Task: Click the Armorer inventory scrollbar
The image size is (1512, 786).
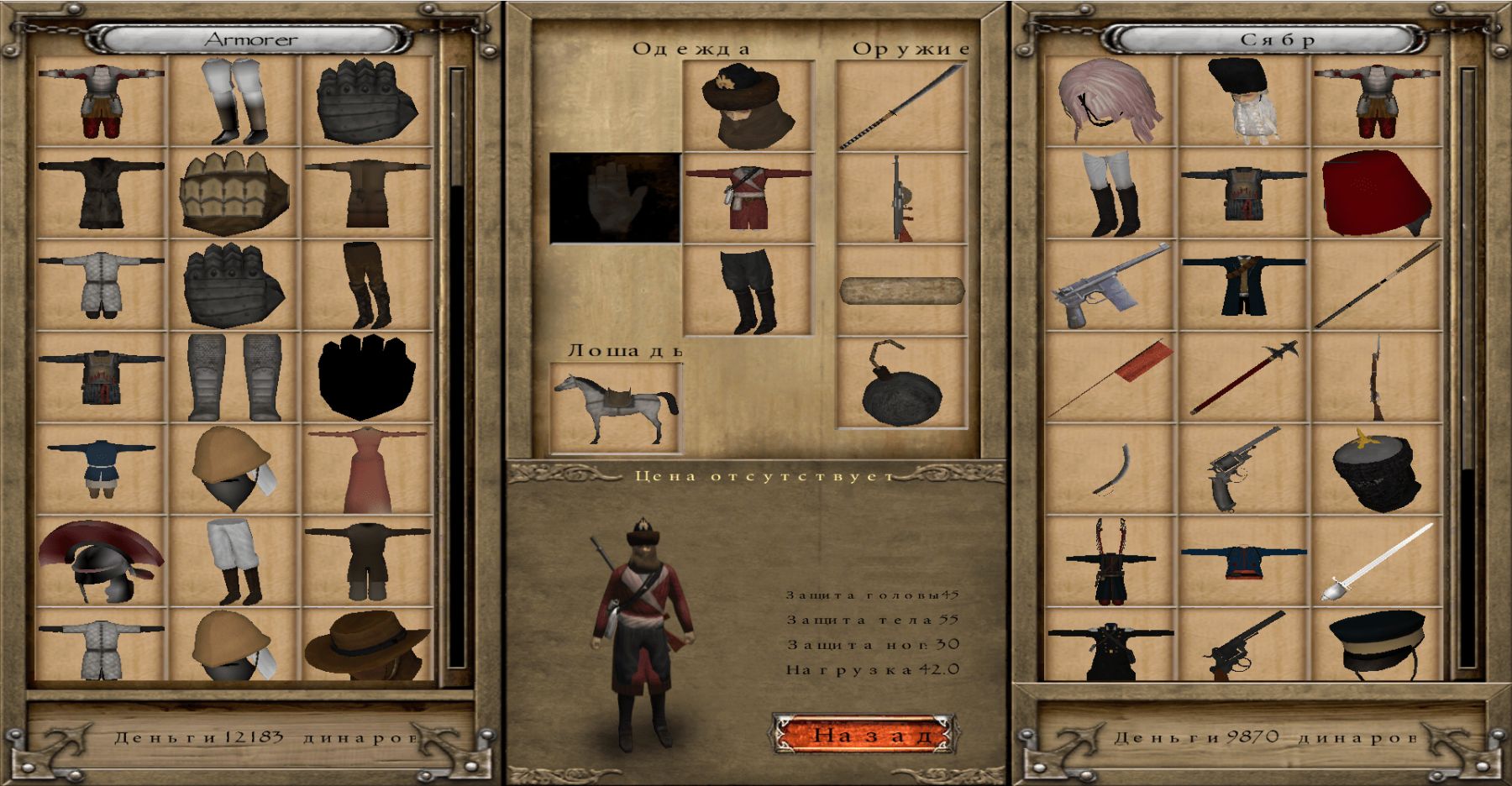Action: coord(458,369)
